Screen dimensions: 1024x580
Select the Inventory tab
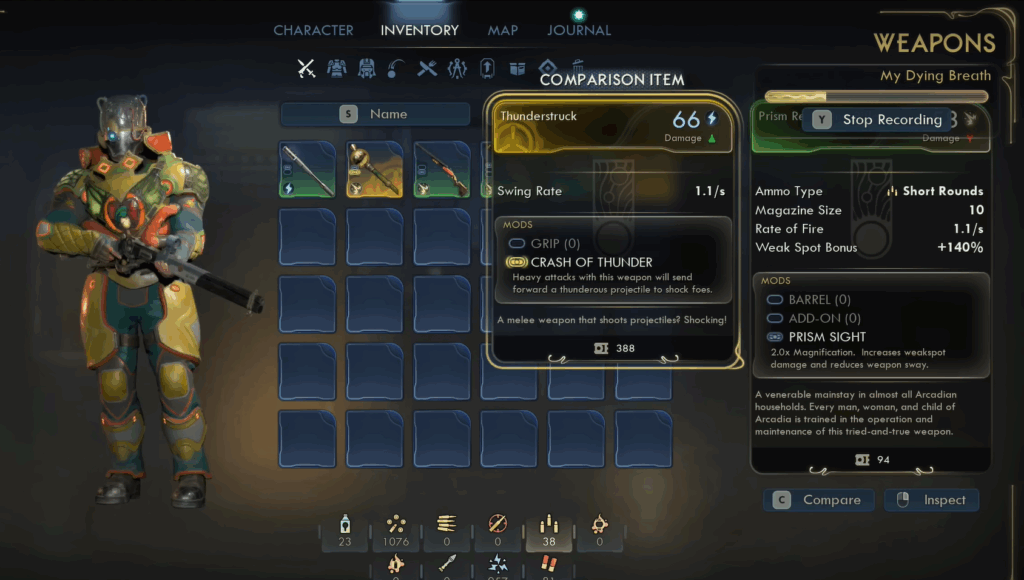click(419, 30)
